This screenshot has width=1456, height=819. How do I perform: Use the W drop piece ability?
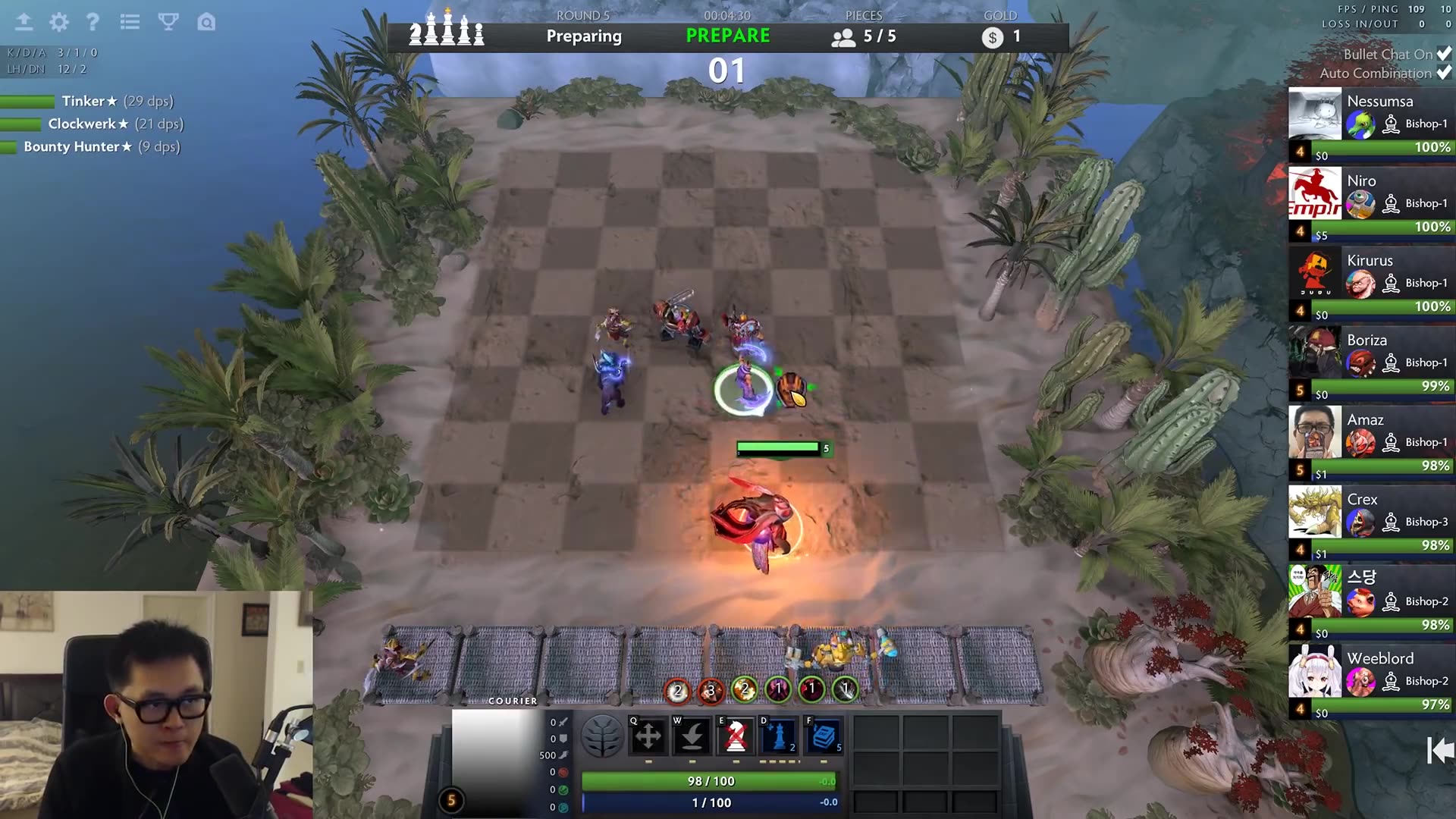click(692, 734)
